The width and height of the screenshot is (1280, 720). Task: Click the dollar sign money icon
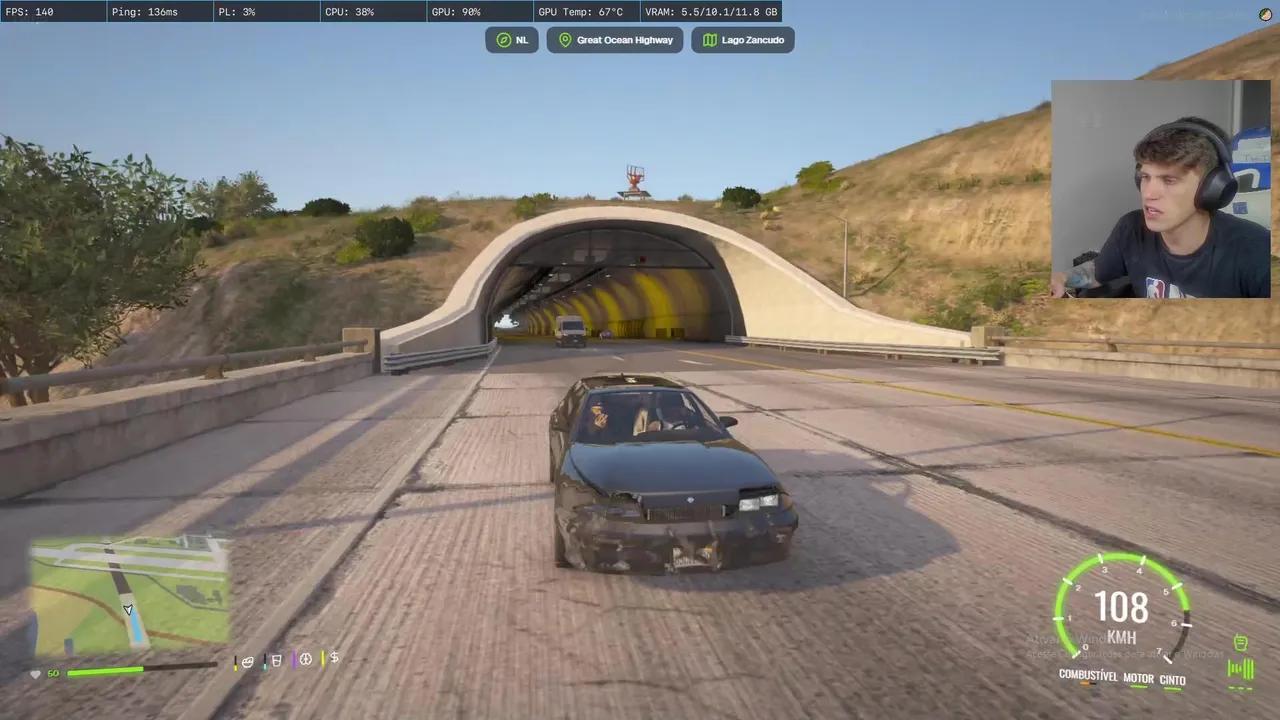tap(334, 658)
